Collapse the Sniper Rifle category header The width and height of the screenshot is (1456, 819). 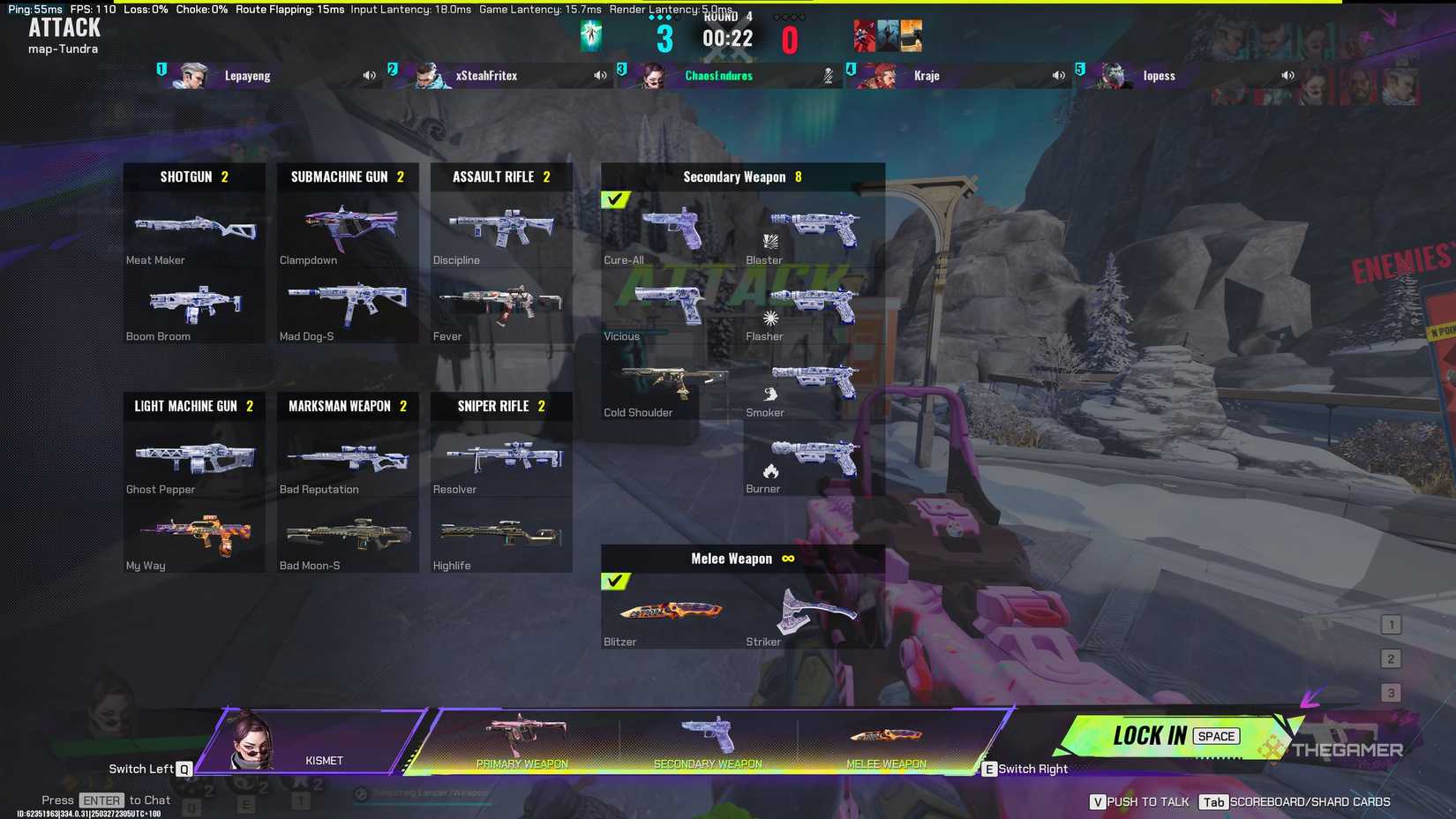click(x=500, y=406)
